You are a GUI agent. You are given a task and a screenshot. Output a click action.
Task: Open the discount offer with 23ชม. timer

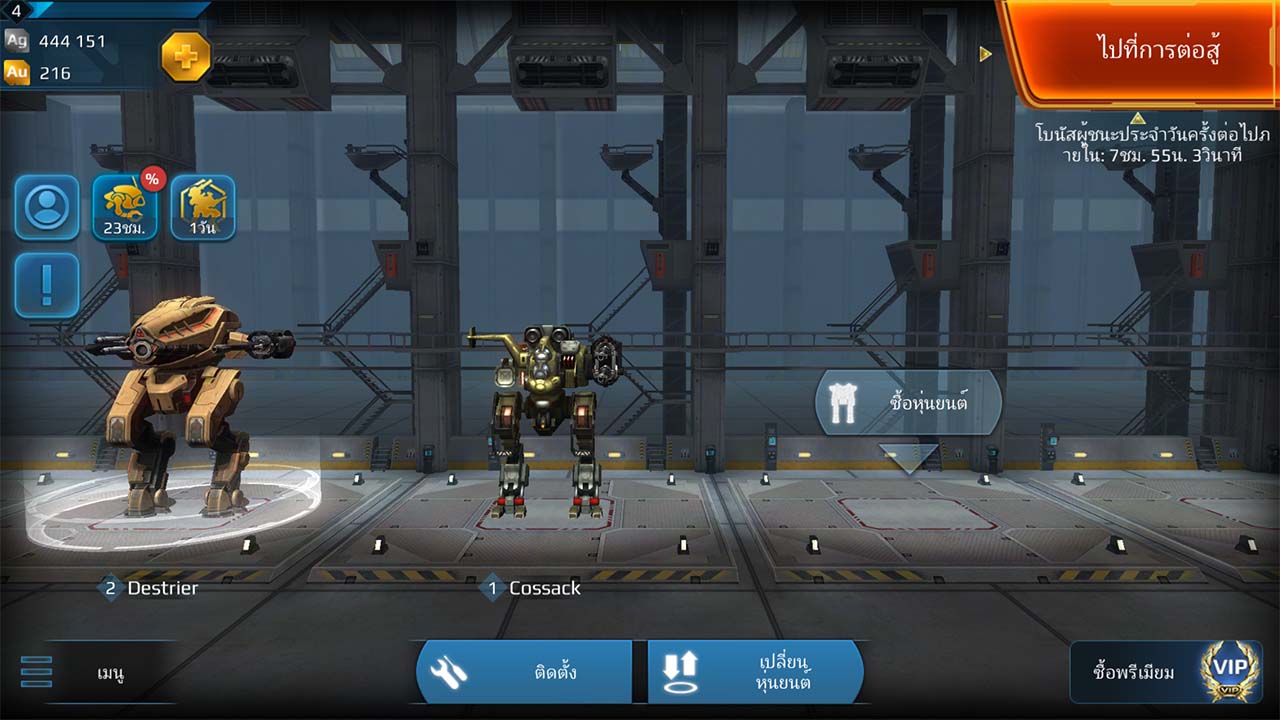click(x=125, y=207)
